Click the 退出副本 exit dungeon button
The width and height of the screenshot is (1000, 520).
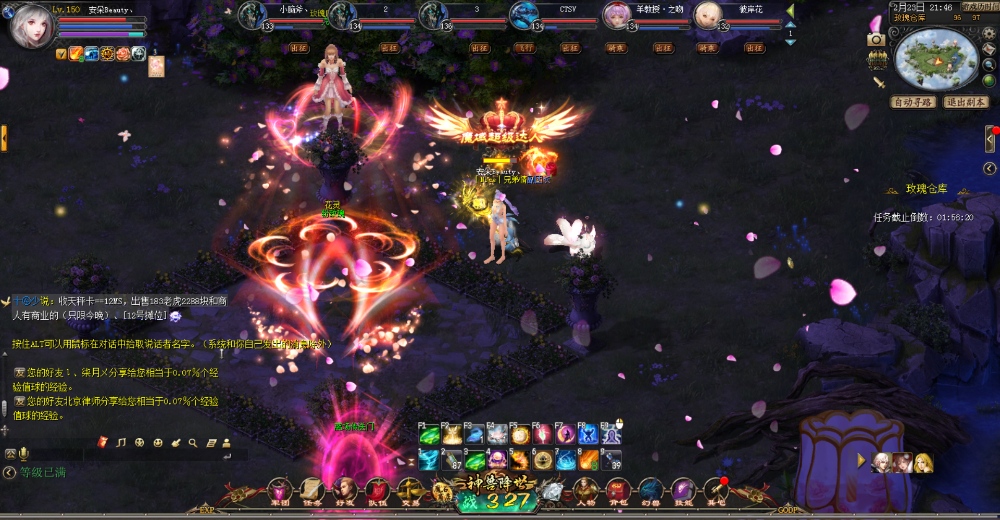(x=967, y=102)
